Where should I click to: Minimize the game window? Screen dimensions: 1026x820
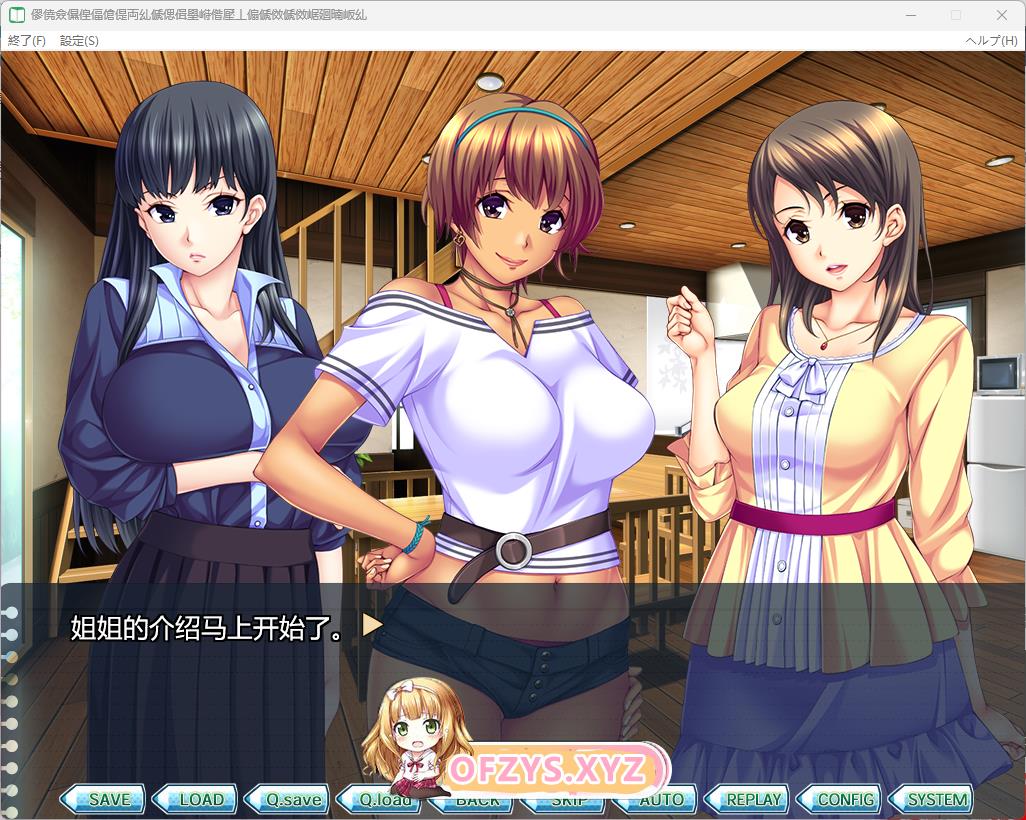[x=910, y=15]
